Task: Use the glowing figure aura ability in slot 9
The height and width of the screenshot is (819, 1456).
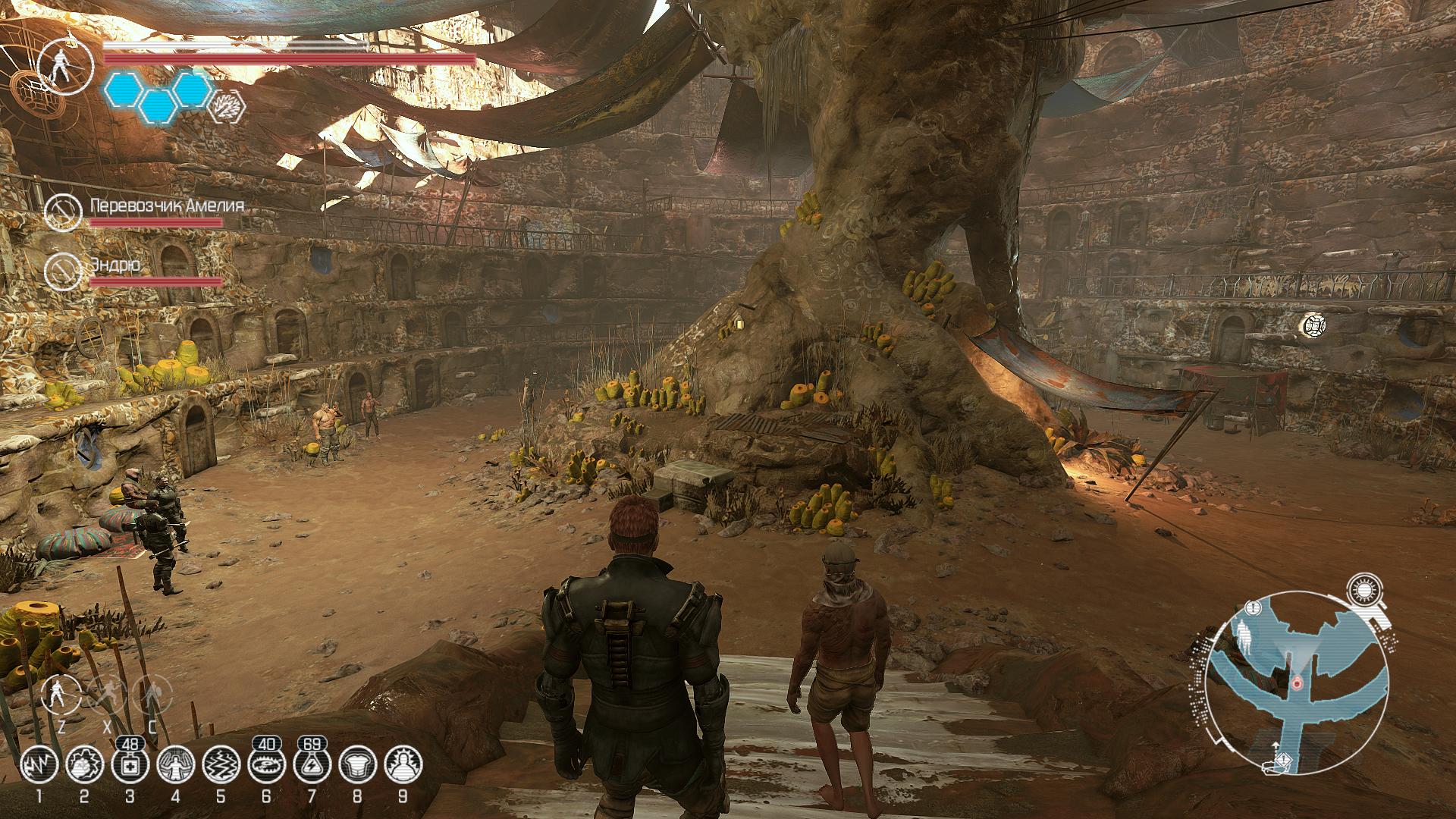Action: pos(403,764)
